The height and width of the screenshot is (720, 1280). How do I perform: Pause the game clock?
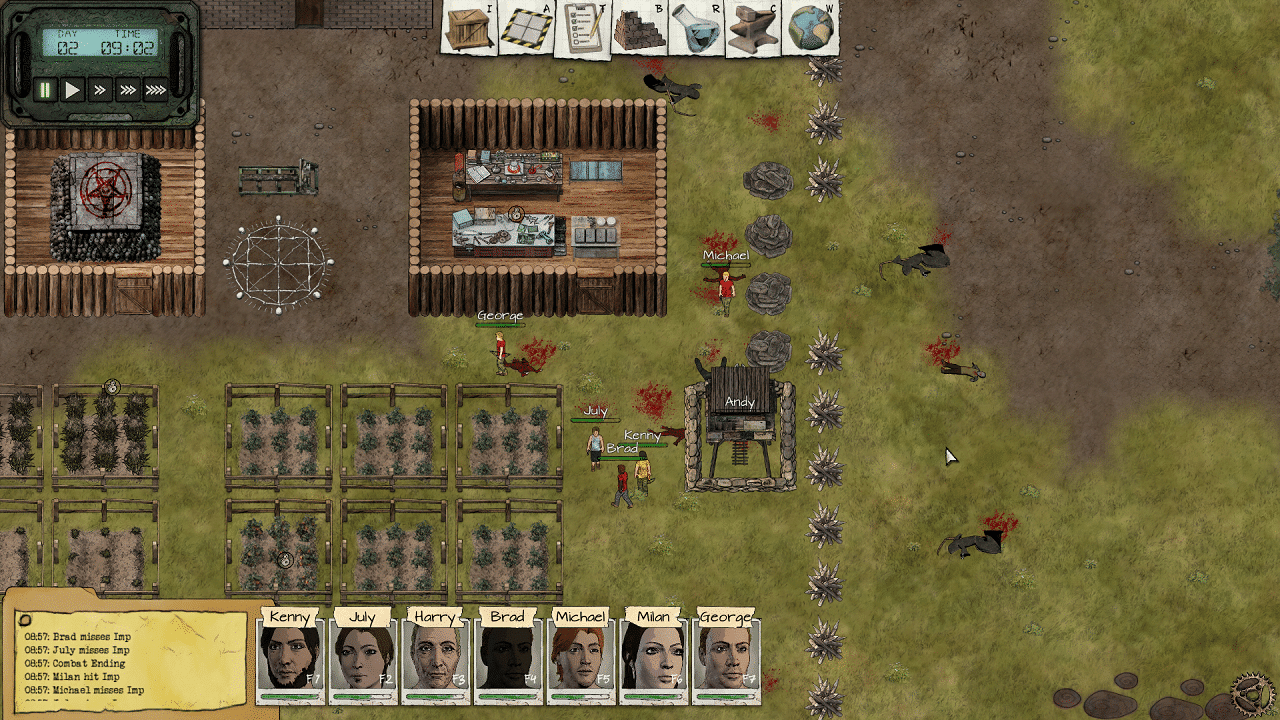click(x=45, y=87)
